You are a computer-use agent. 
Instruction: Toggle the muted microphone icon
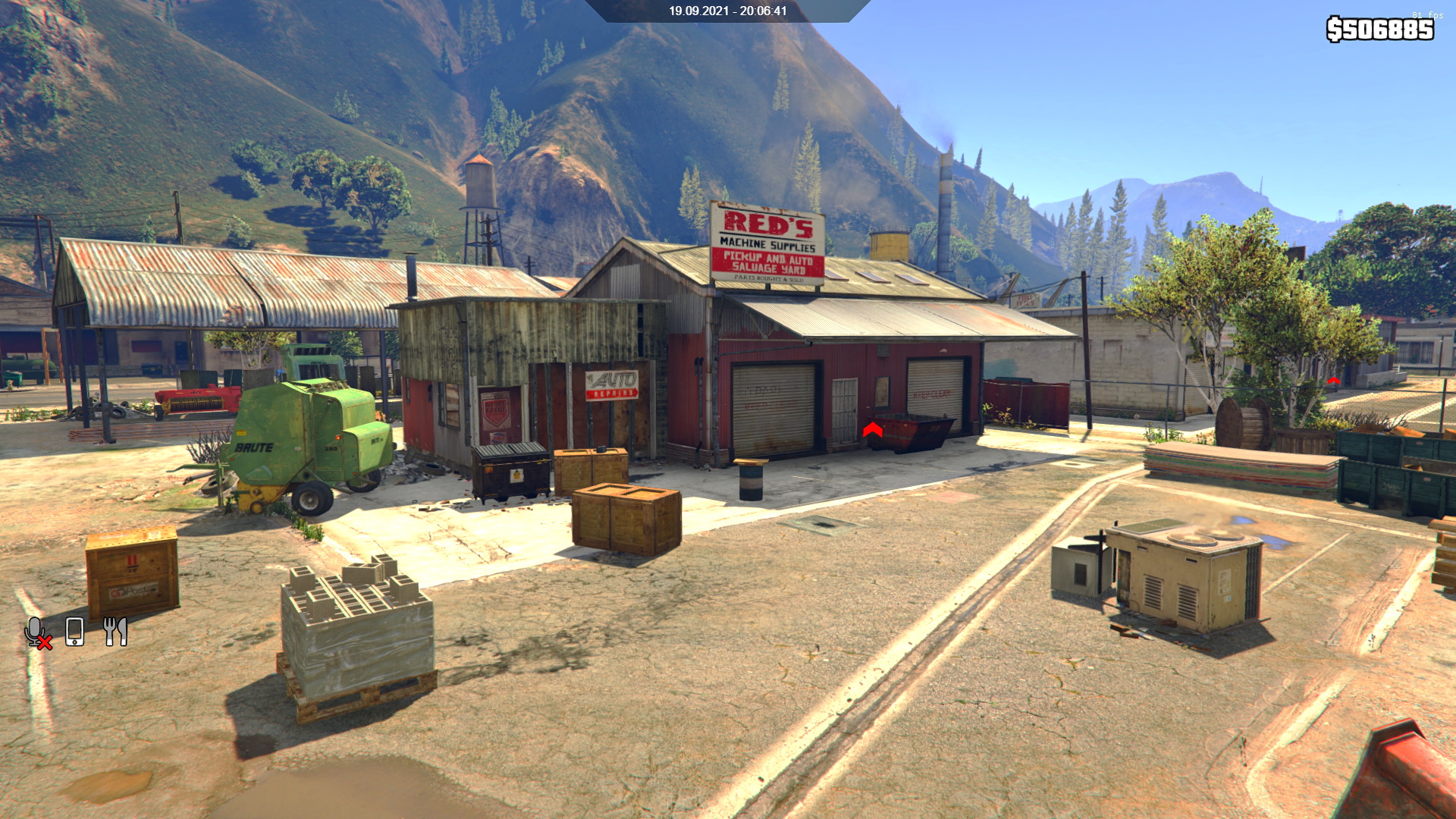pos(37,632)
